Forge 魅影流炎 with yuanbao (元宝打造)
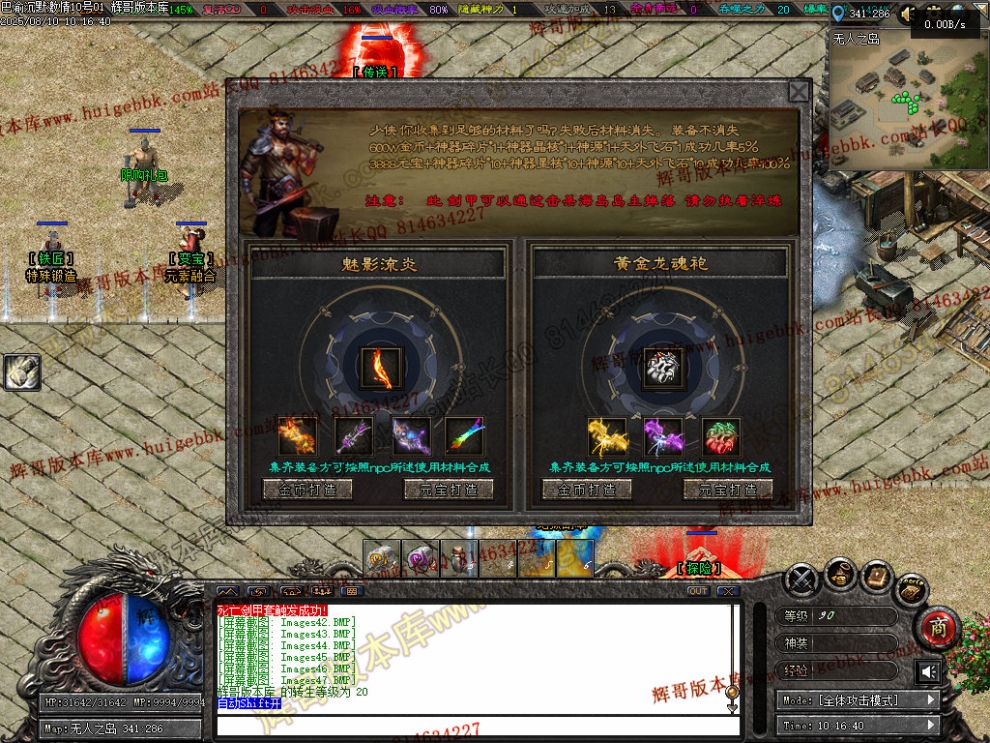 pyautogui.click(x=448, y=489)
